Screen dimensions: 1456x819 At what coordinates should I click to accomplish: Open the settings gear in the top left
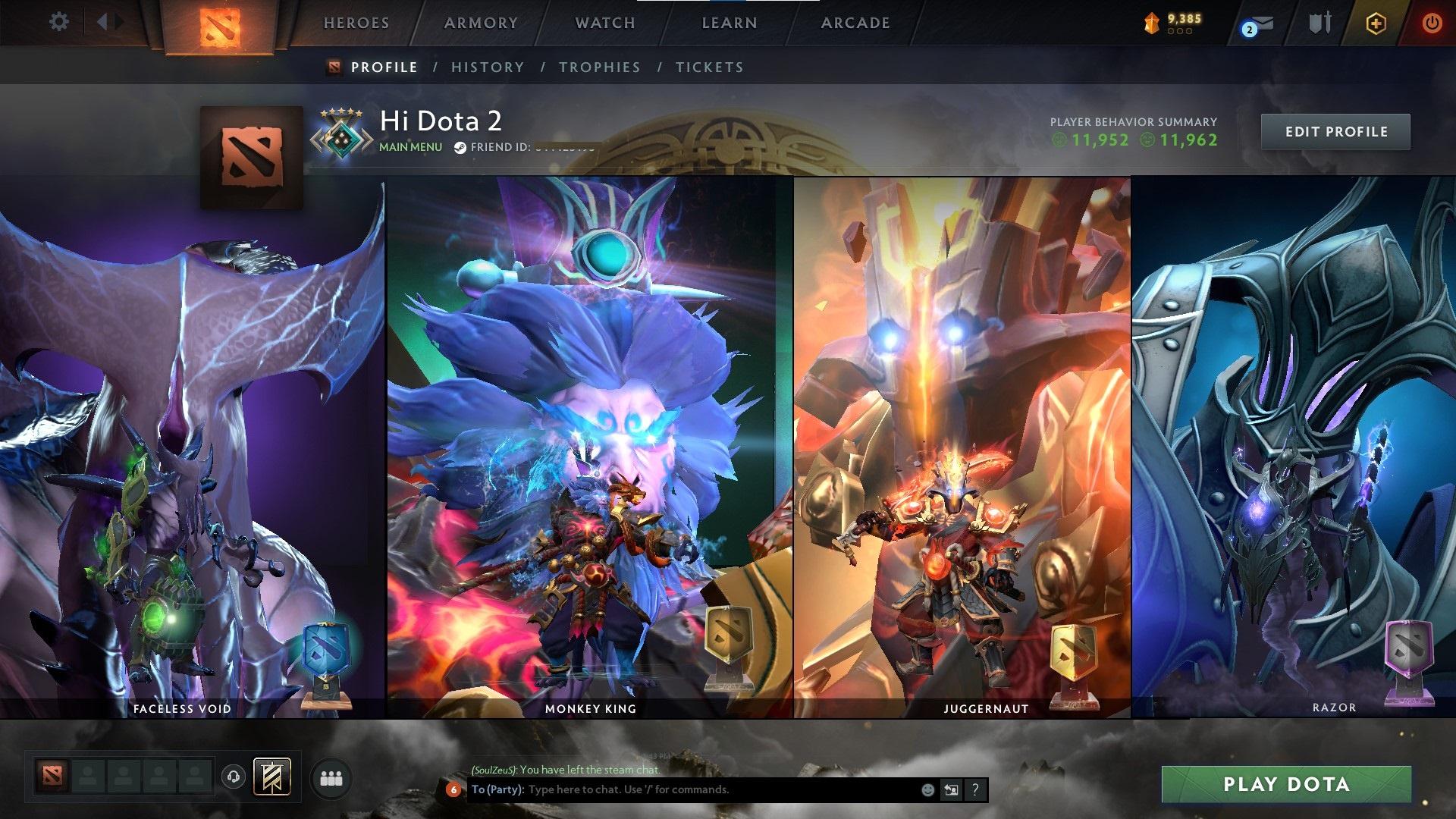pyautogui.click(x=58, y=22)
